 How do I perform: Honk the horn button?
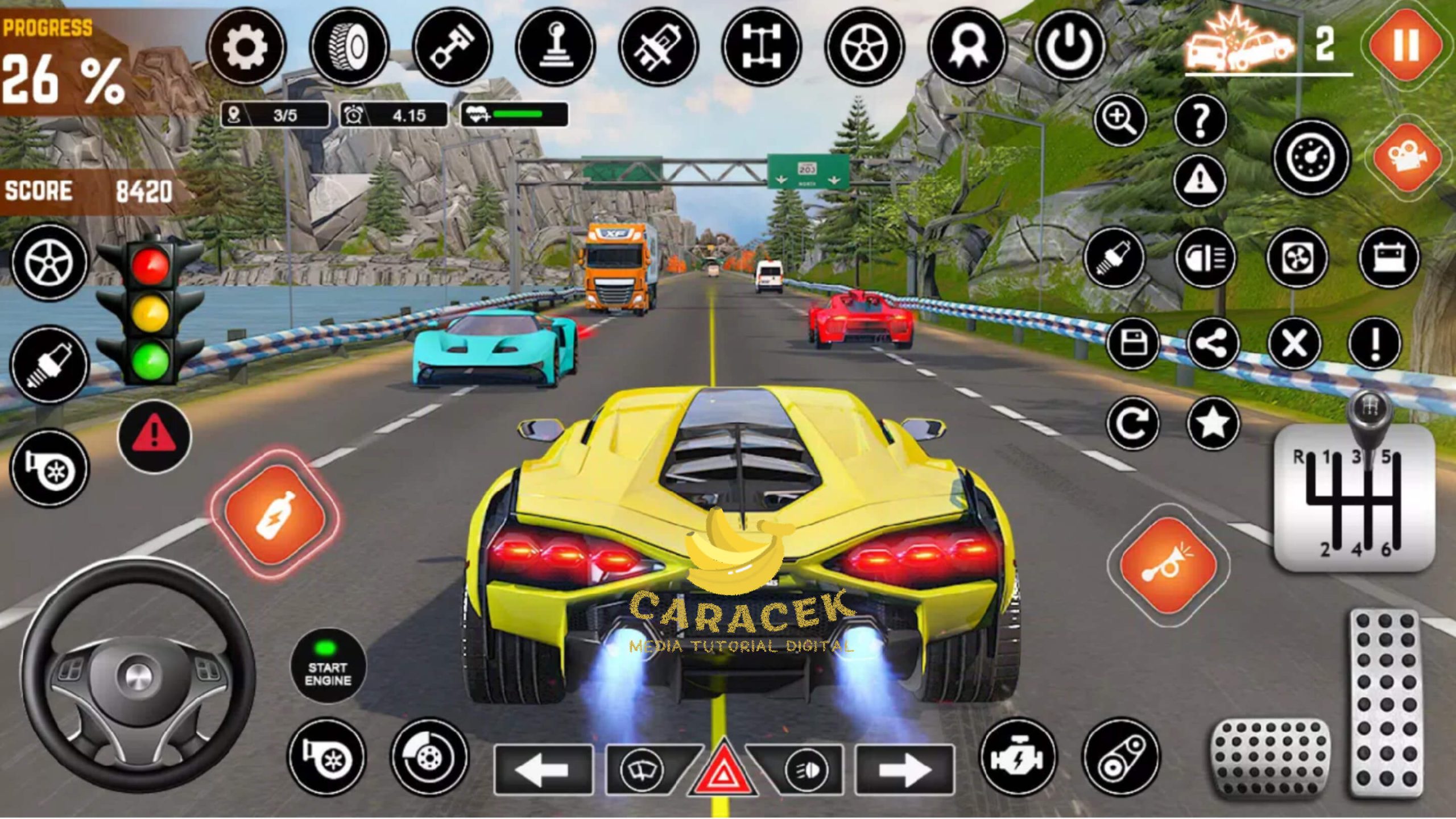click(1168, 565)
